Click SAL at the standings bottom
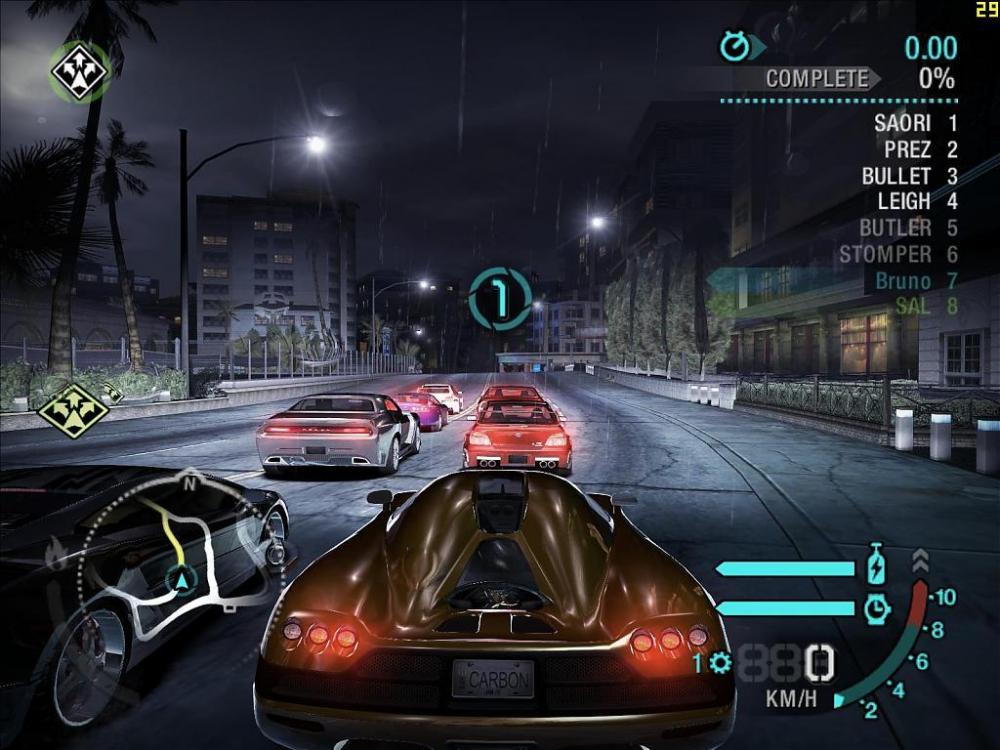Image resolution: width=1000 pixels, height=750 pixels. point(925,306)
